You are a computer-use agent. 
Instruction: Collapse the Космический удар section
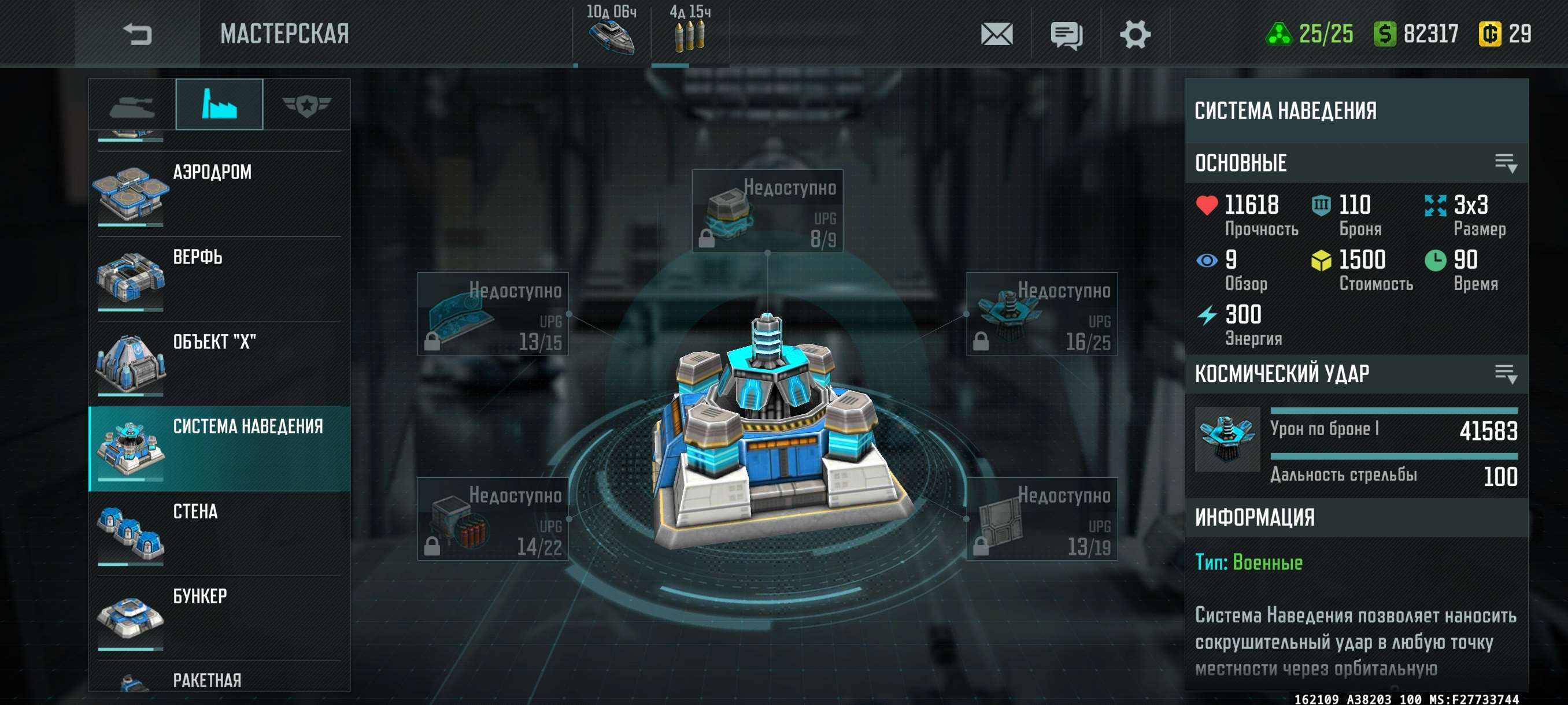pyautogui.click(x=1506, y=373)
